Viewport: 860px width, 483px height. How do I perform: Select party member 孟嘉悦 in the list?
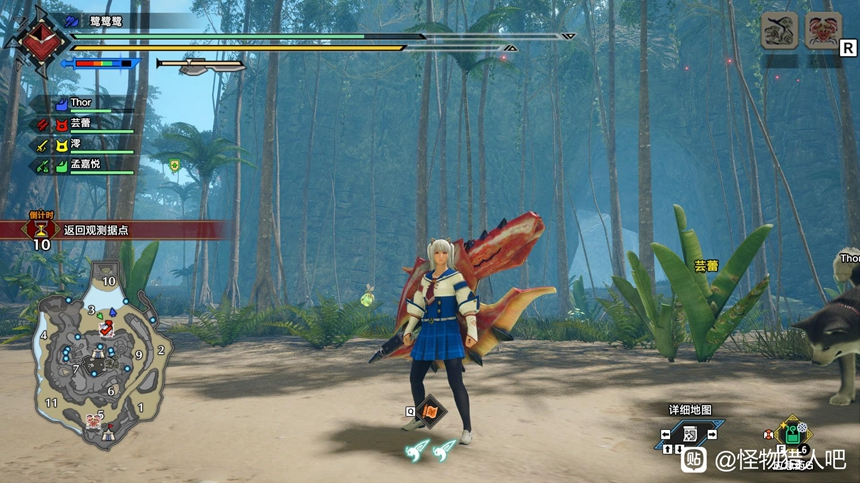point(88,165)
